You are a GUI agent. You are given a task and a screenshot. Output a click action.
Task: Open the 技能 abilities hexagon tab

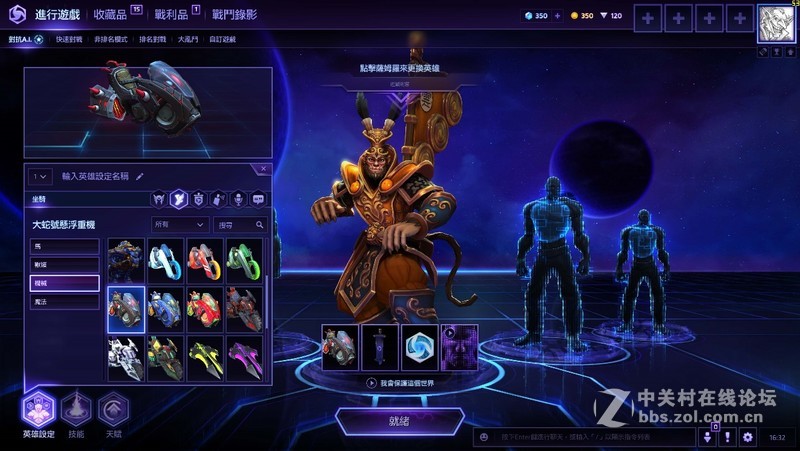click(x=77, y=410)
